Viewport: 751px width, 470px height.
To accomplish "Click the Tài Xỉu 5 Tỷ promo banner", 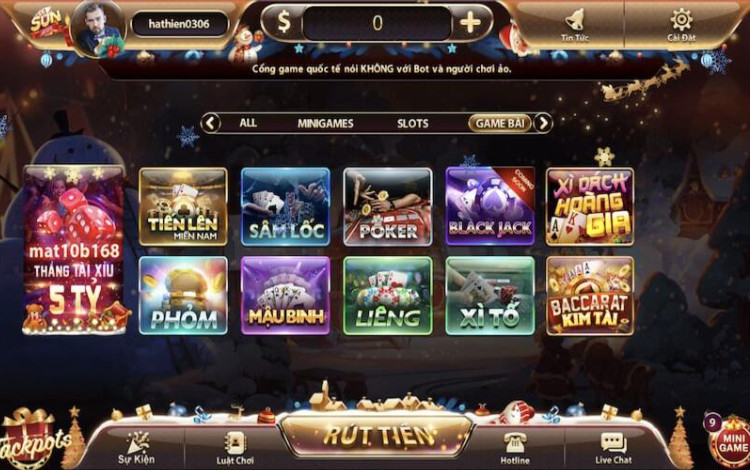I will point(74,250).
